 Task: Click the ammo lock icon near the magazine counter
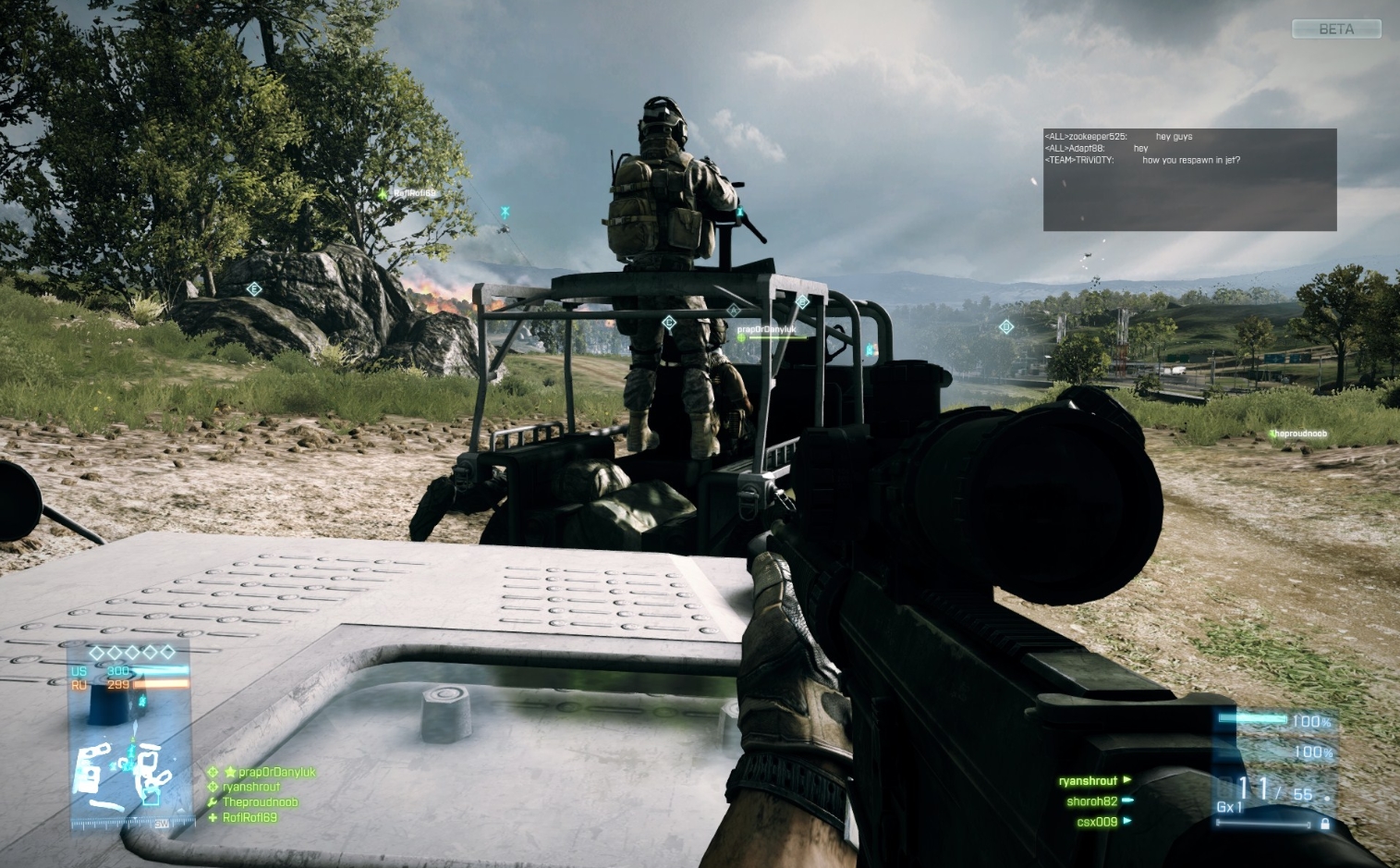[1325, 823]
